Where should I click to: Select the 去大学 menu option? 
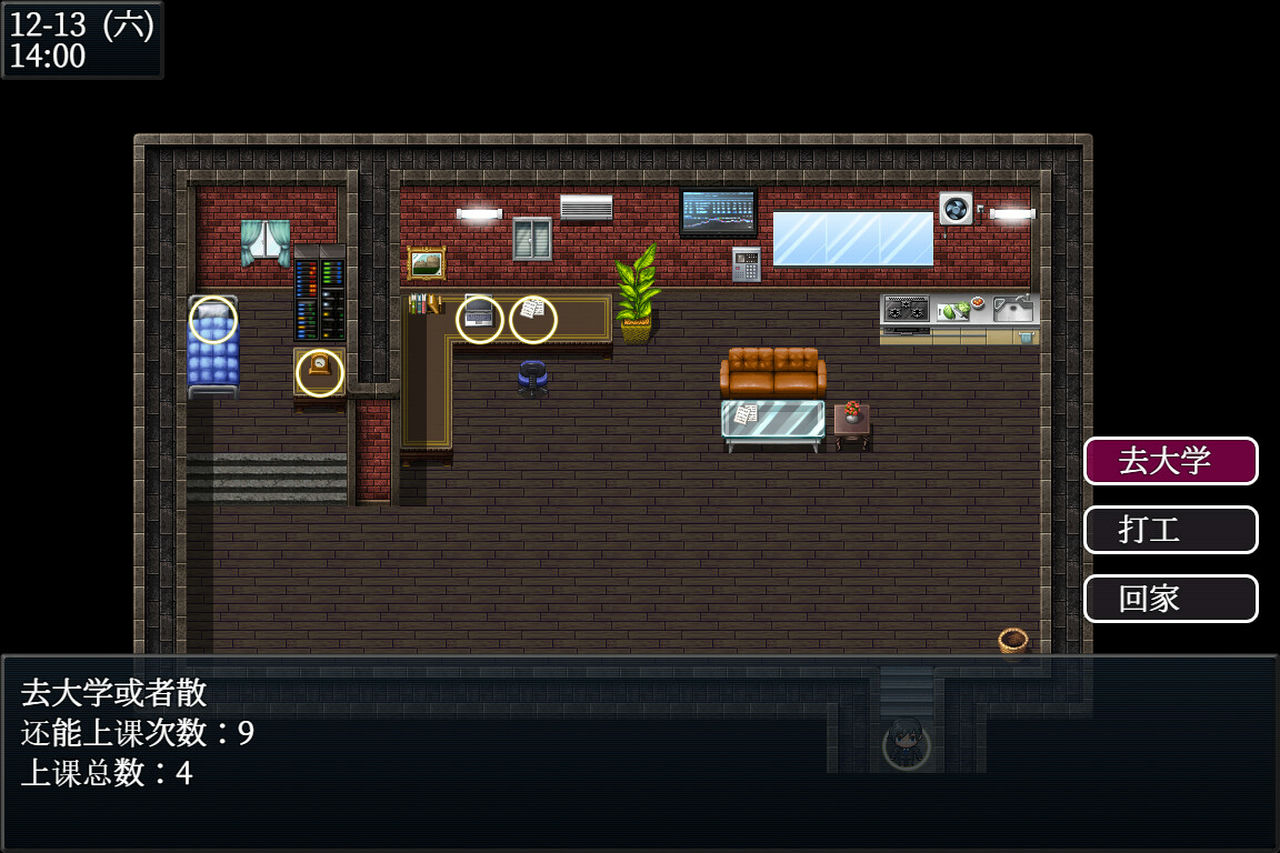pos(1170,461)
